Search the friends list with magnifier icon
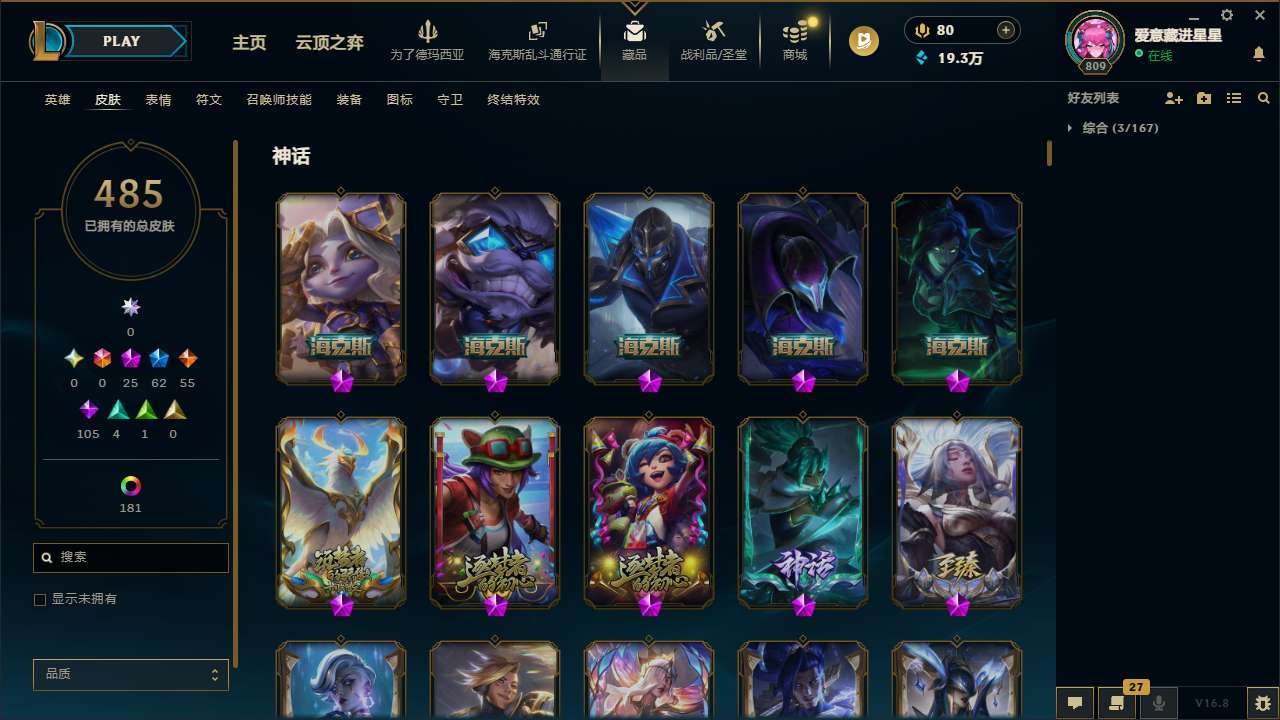The height and width of the screenshot is (720, 1280). (1263, 98)
